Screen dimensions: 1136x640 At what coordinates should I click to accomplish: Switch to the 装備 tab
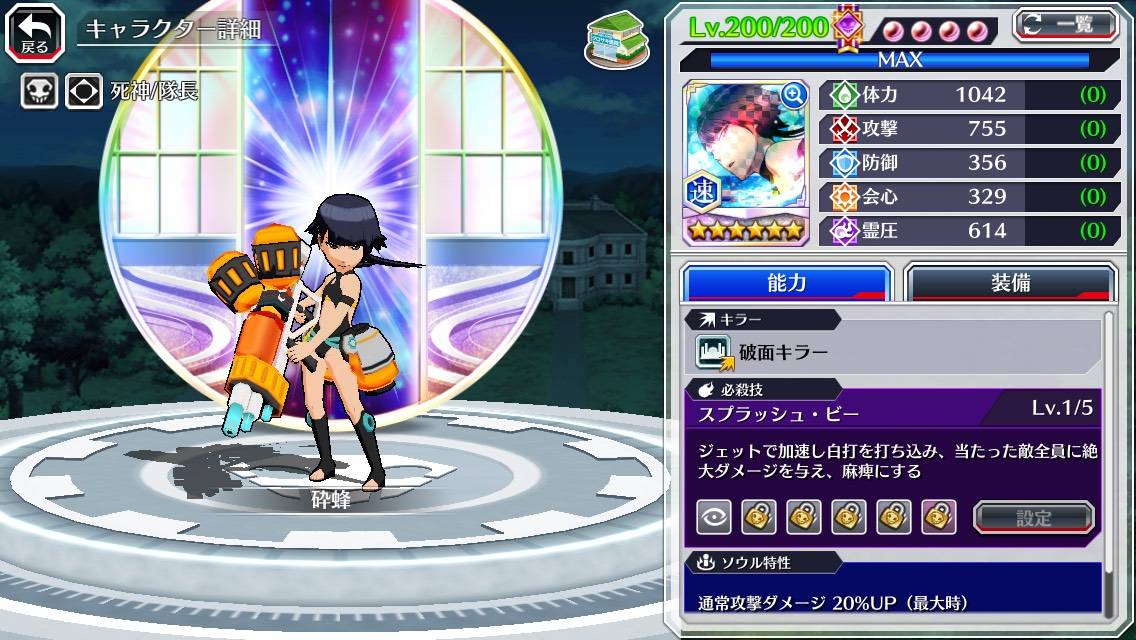coord(1010,283)
